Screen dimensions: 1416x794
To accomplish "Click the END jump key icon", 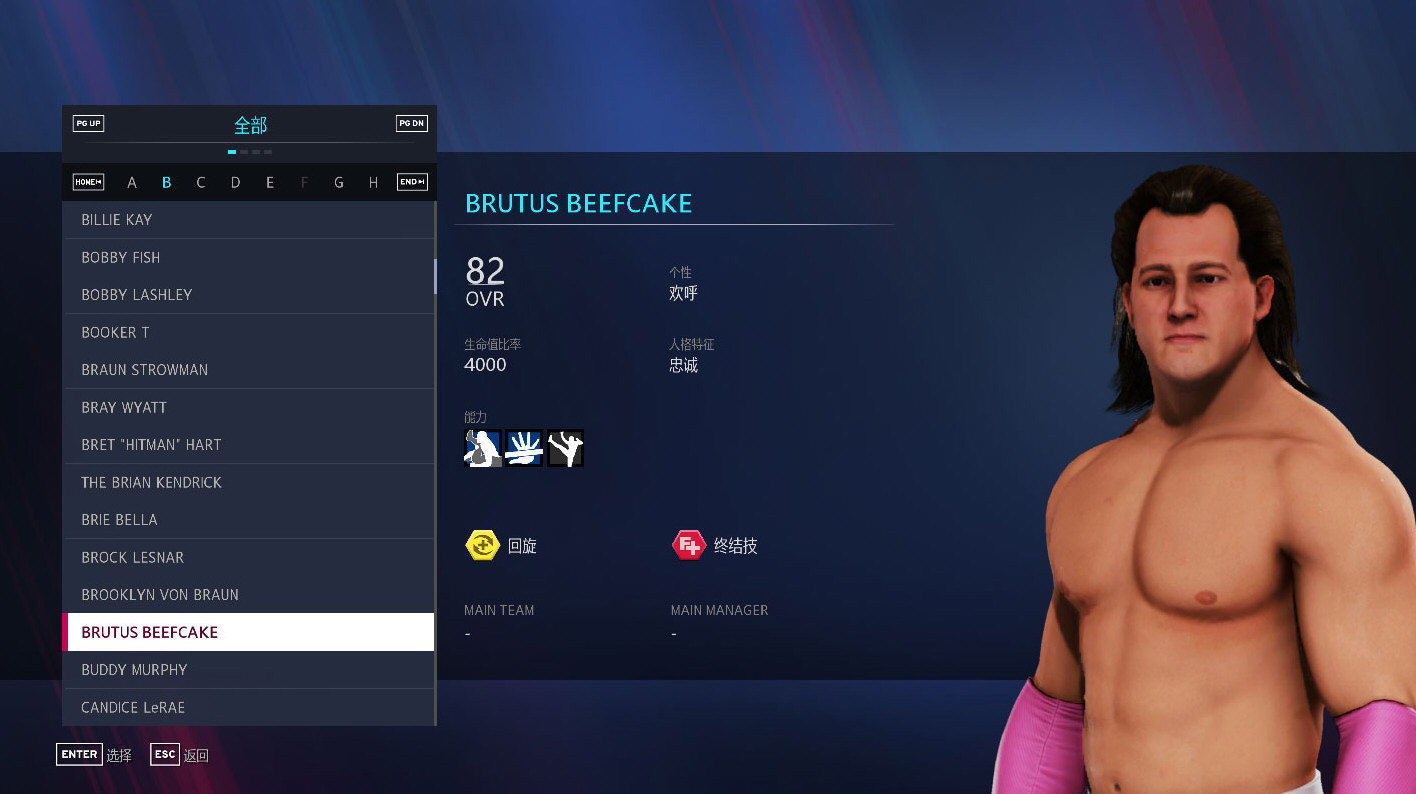I will (411, 182).
